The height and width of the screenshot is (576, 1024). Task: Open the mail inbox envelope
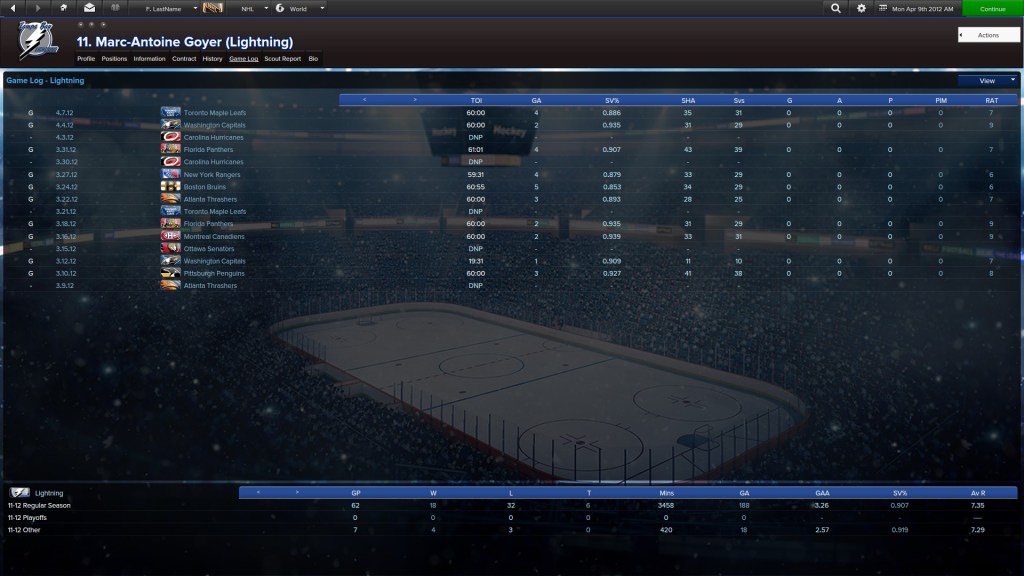pos(89,8)
